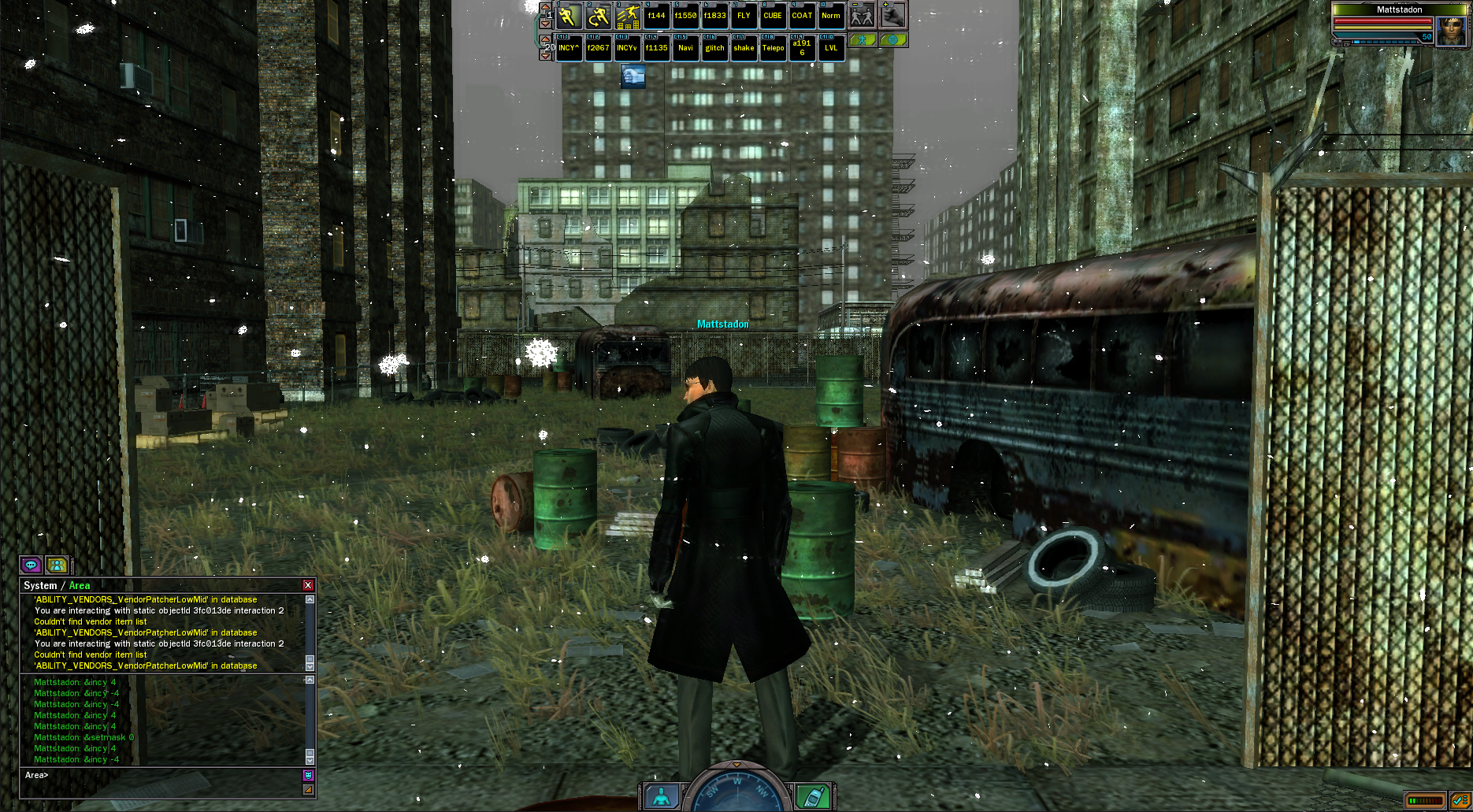Trigger the COAT hotbar macro
1473x812 pixels.
click(x=802, y=16)
